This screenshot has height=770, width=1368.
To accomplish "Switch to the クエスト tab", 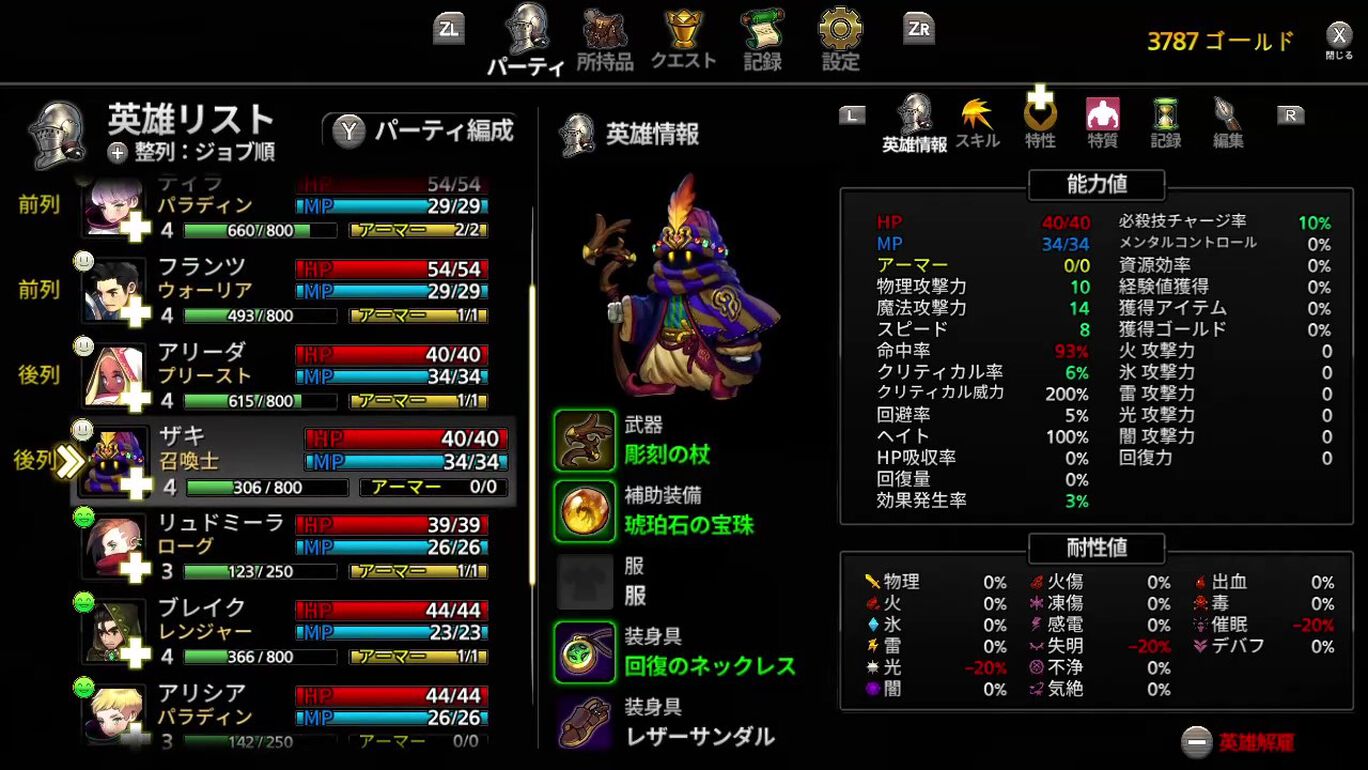I will (x=684, y=40).
